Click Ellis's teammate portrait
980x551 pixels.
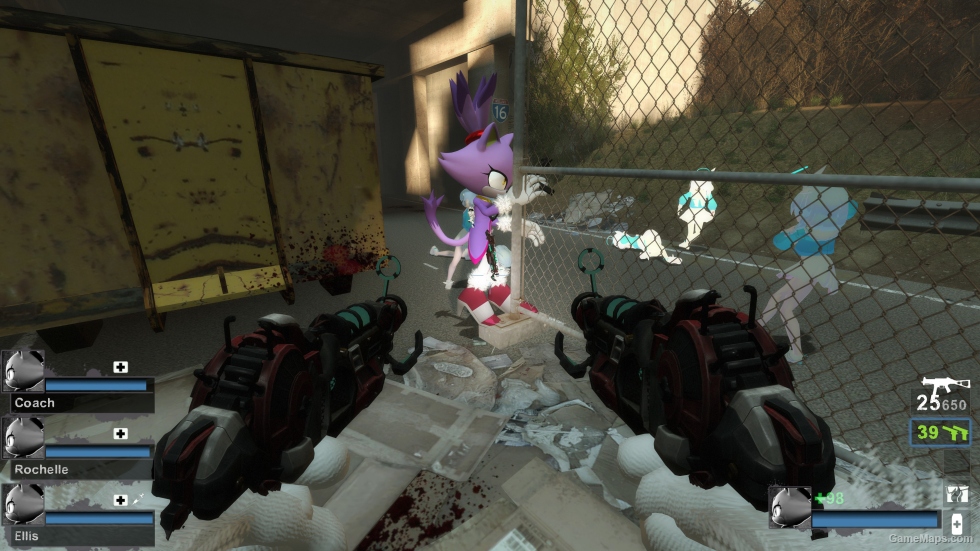coord(23,504)
